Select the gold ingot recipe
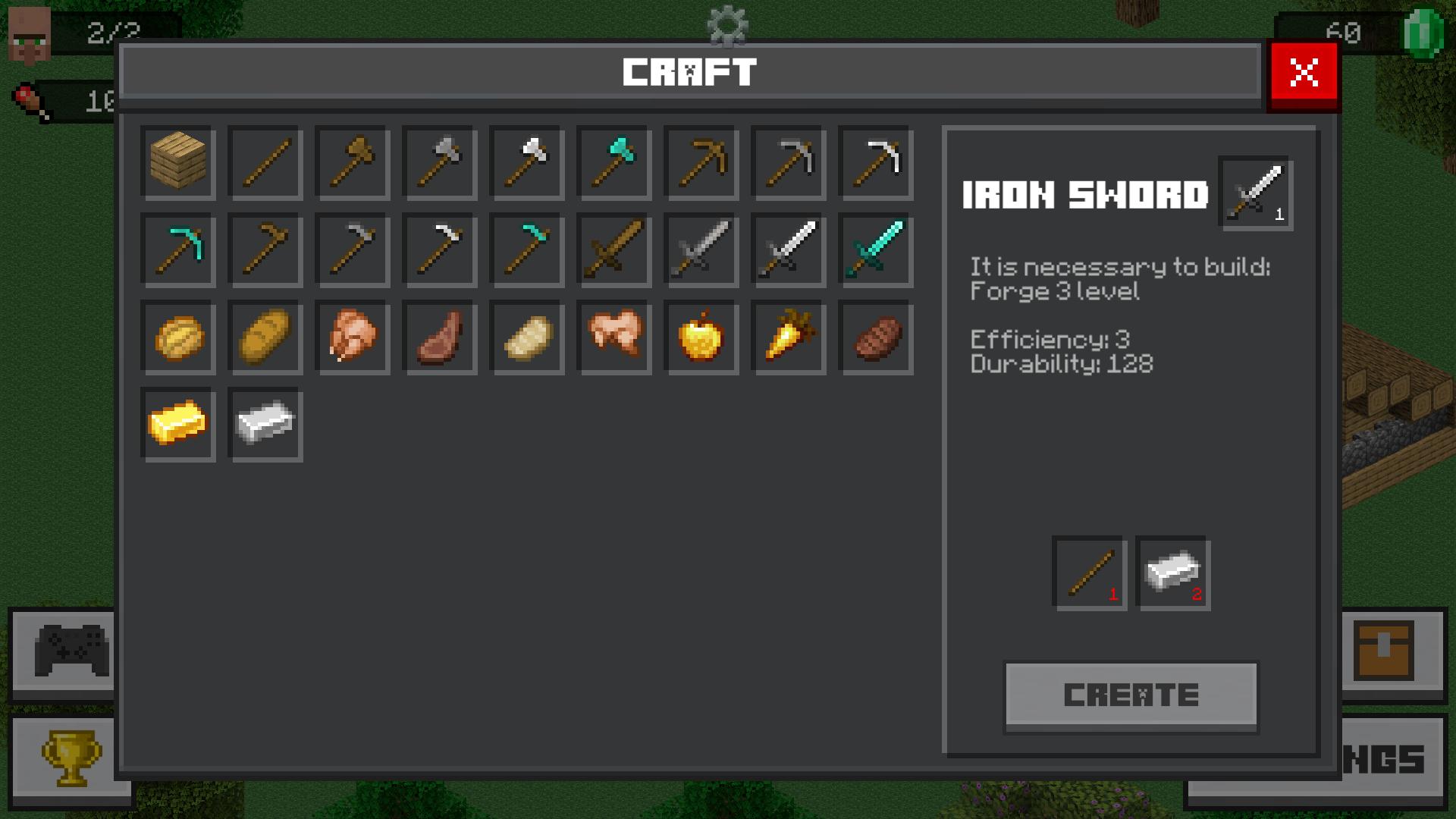Screen dimensions: 1456x819 point(178,424)
